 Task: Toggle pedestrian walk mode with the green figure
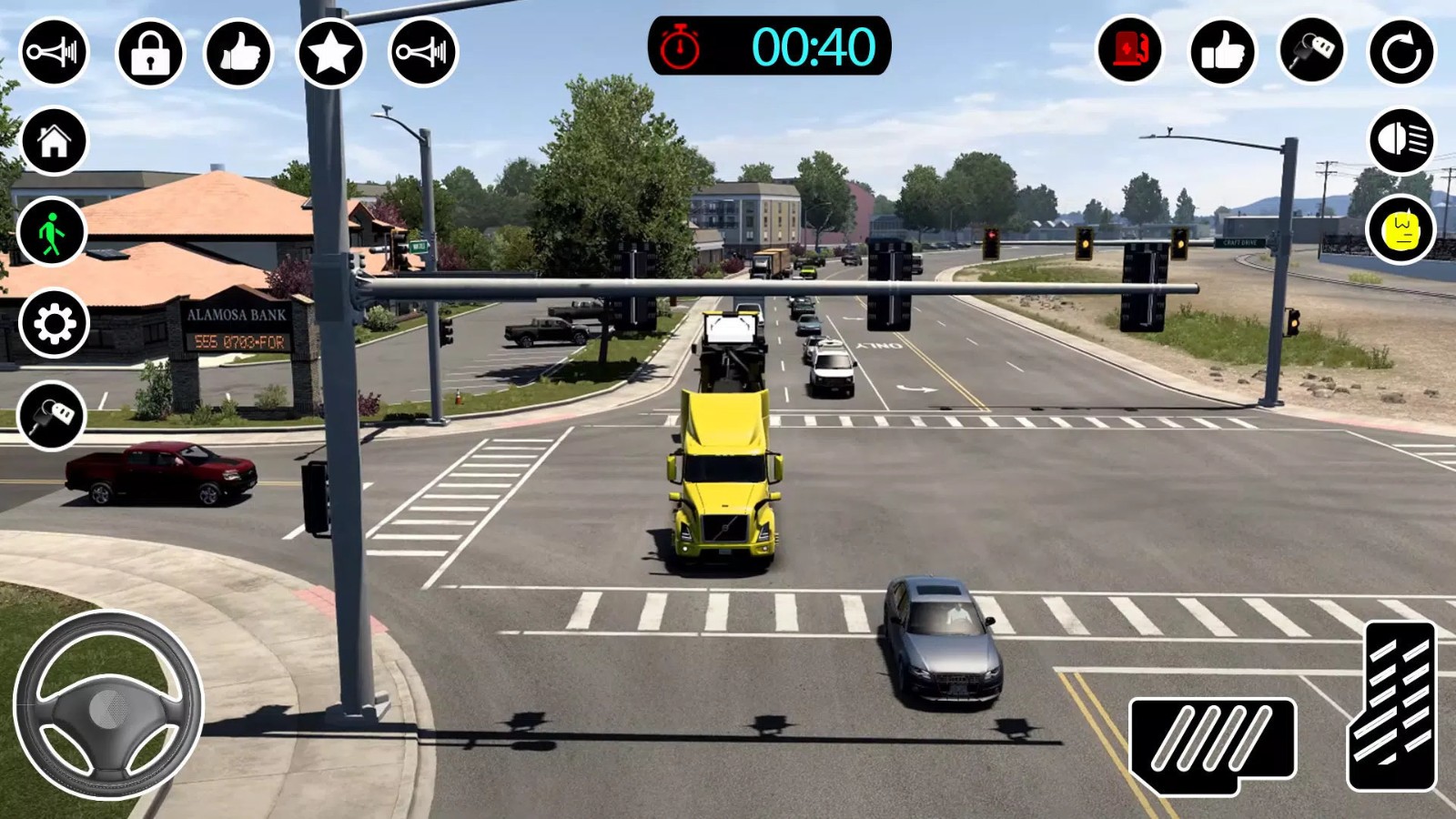[51, 233]
